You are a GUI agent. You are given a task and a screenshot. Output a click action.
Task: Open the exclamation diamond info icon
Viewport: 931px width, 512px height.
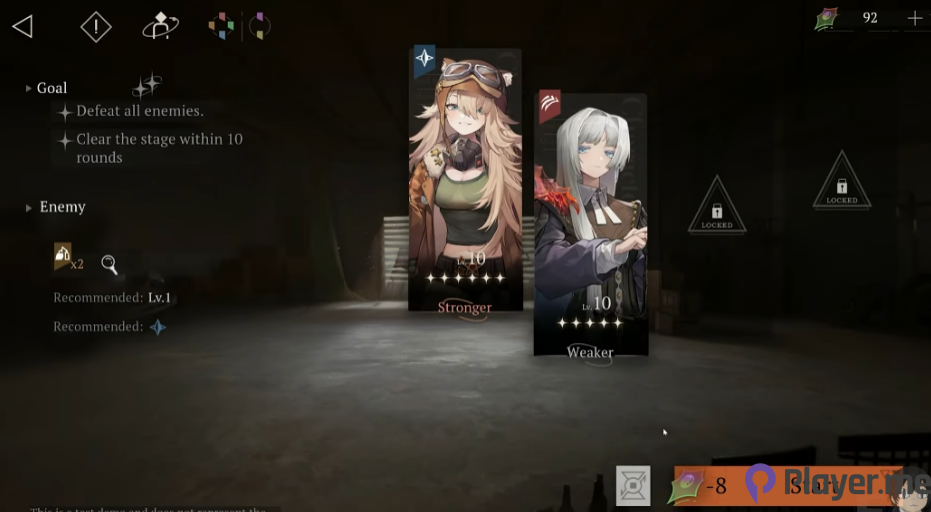tap(95, 27)
